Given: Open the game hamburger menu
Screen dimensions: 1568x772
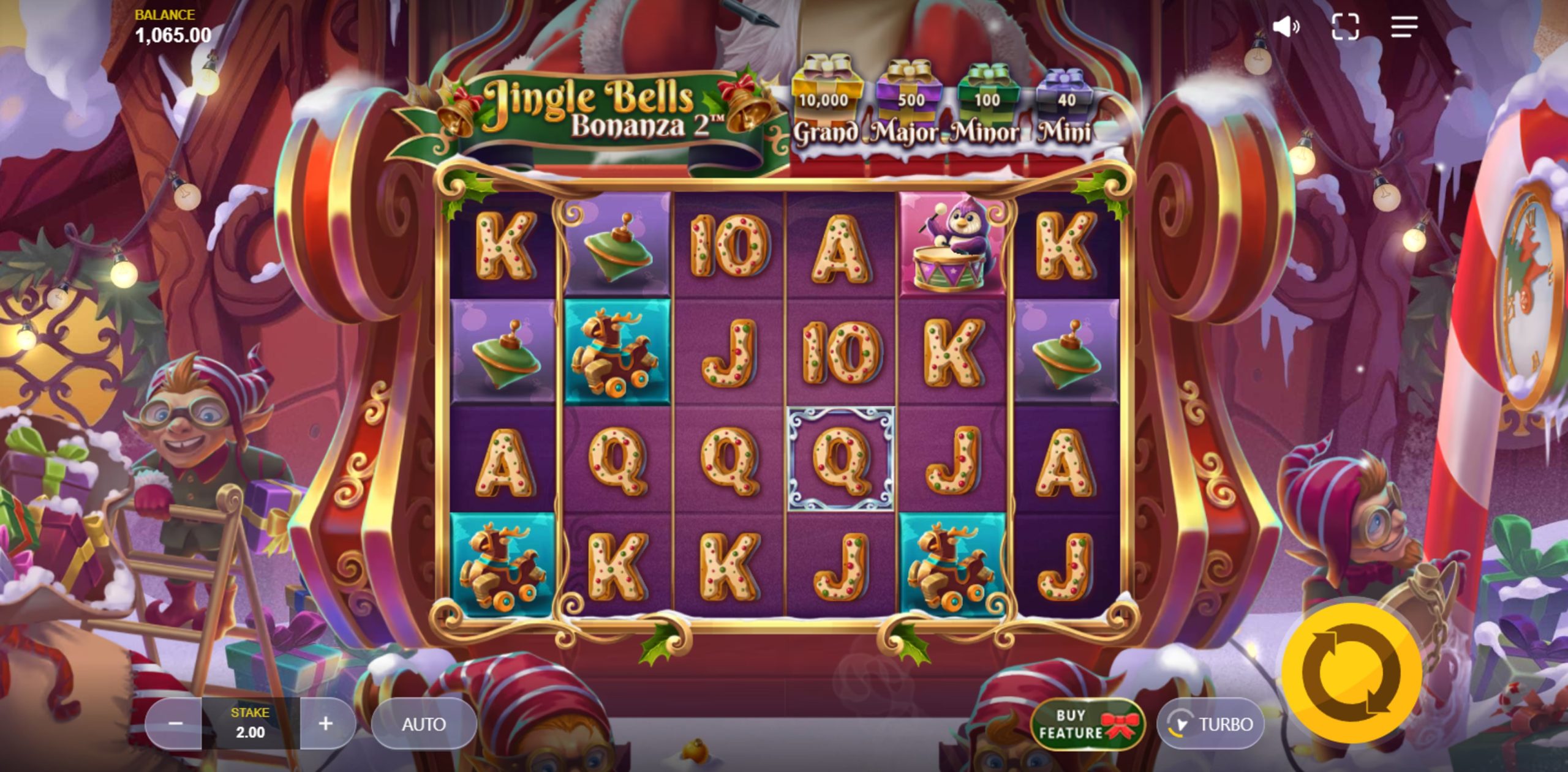Looking at the screenshot, I should click(x=1405, y=26).
